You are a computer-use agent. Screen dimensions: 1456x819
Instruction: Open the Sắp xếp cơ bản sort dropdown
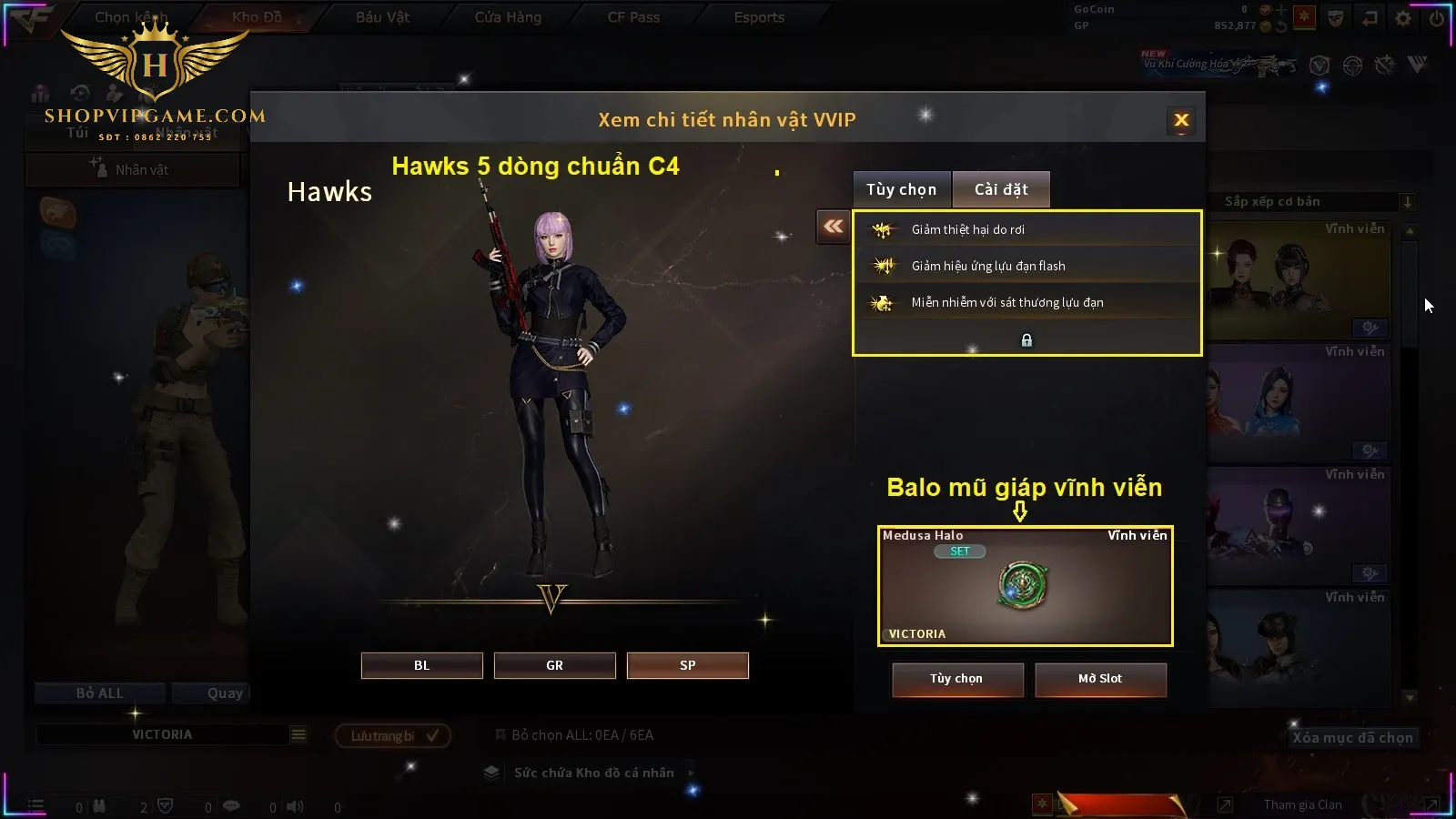pyautogui.click(x=1310, y=201)
